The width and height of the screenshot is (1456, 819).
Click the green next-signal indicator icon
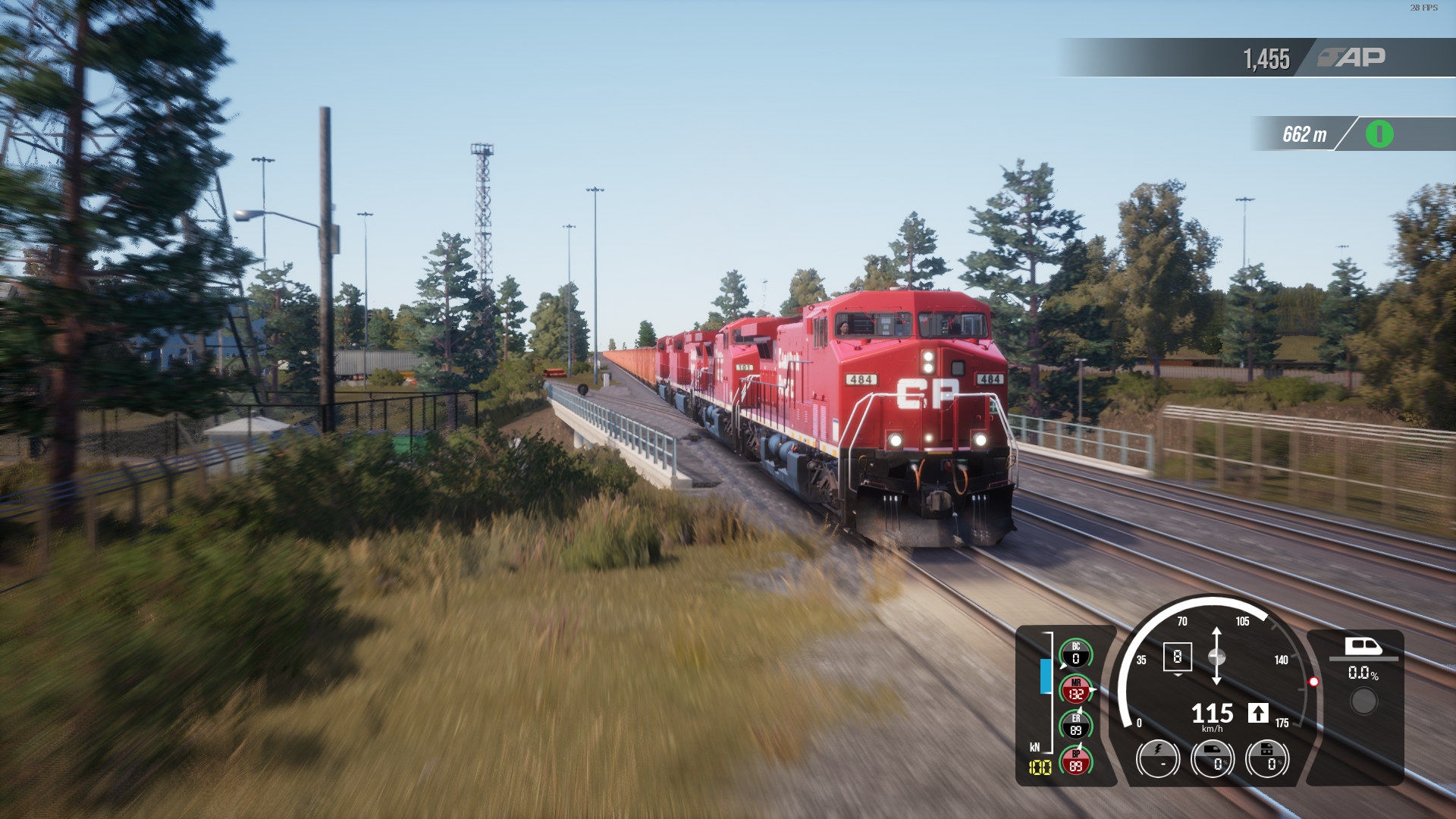[x=1379, y=134]
